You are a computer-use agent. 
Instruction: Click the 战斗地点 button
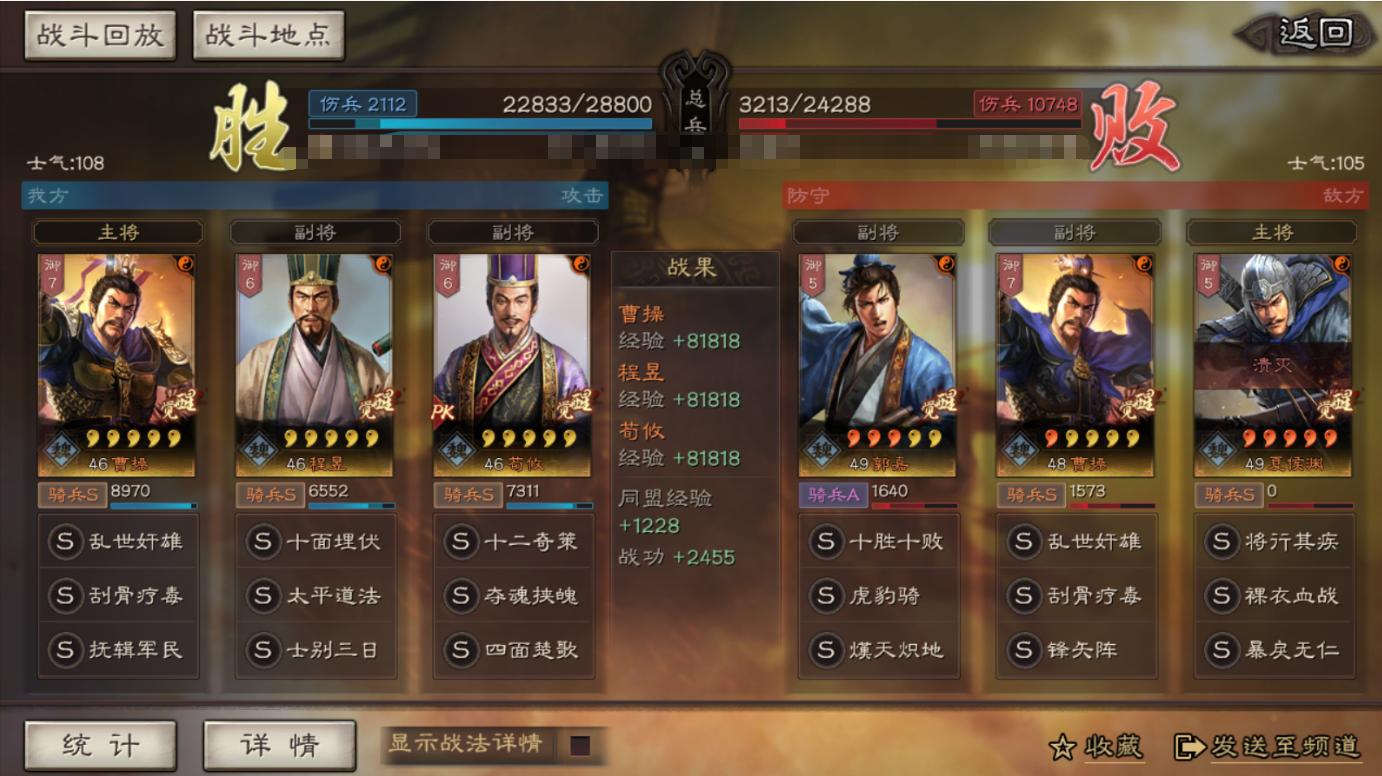coord(267,33)
